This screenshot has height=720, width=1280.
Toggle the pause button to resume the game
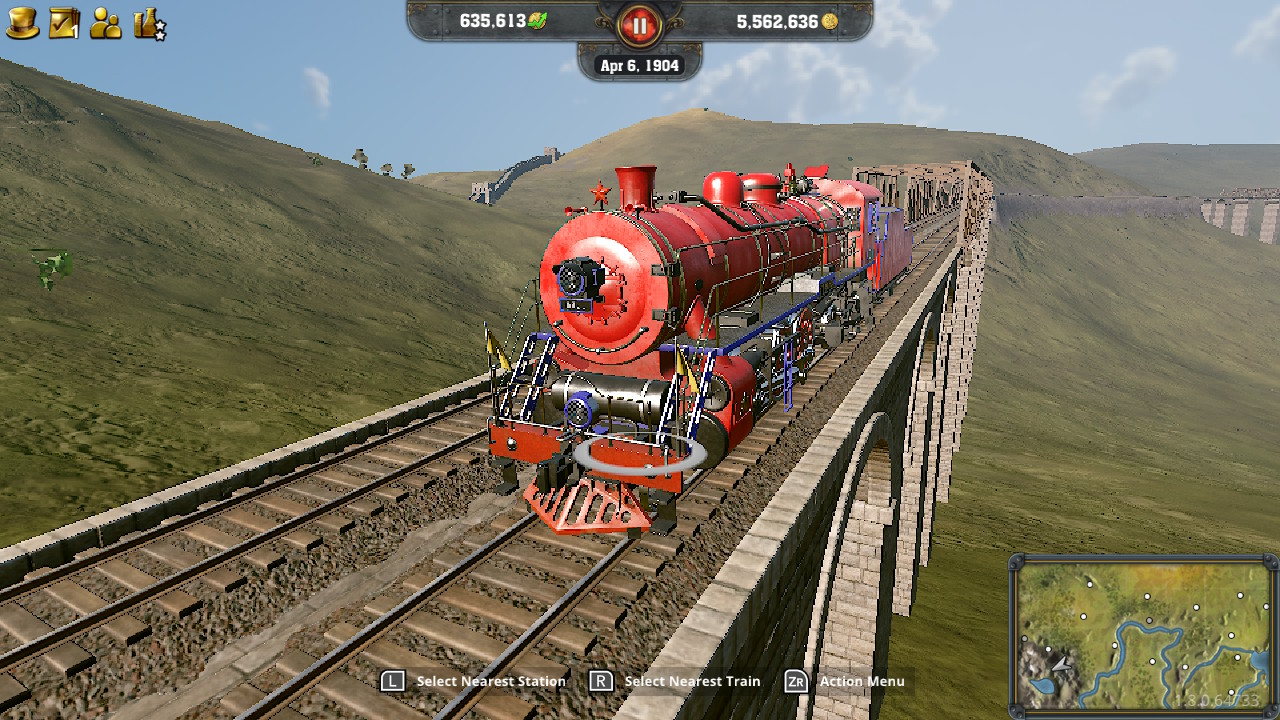pos(639,25)
